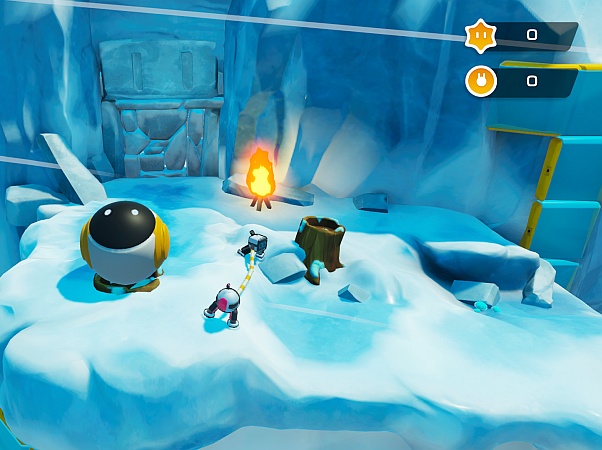Click the orange star collectible counter icon
This screenshot has height=450, width=602.
tap(481, 35)
